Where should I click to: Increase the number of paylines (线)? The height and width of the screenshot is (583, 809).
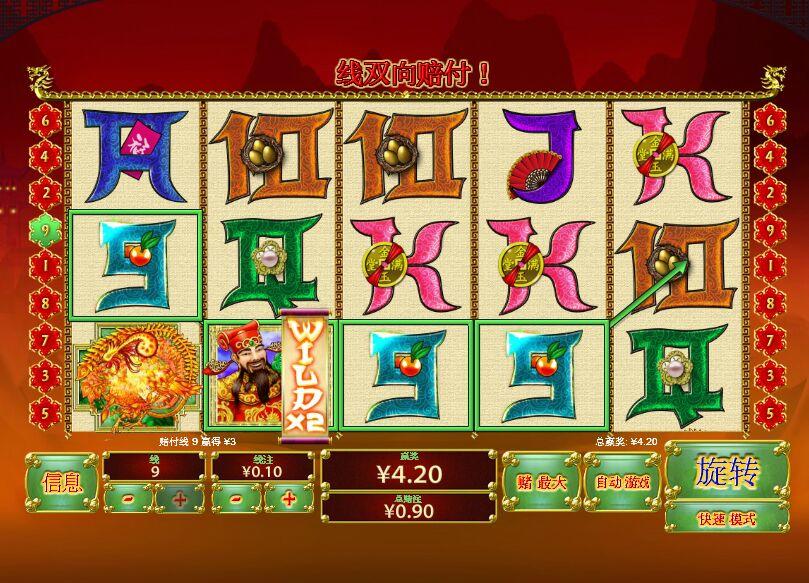180,498
